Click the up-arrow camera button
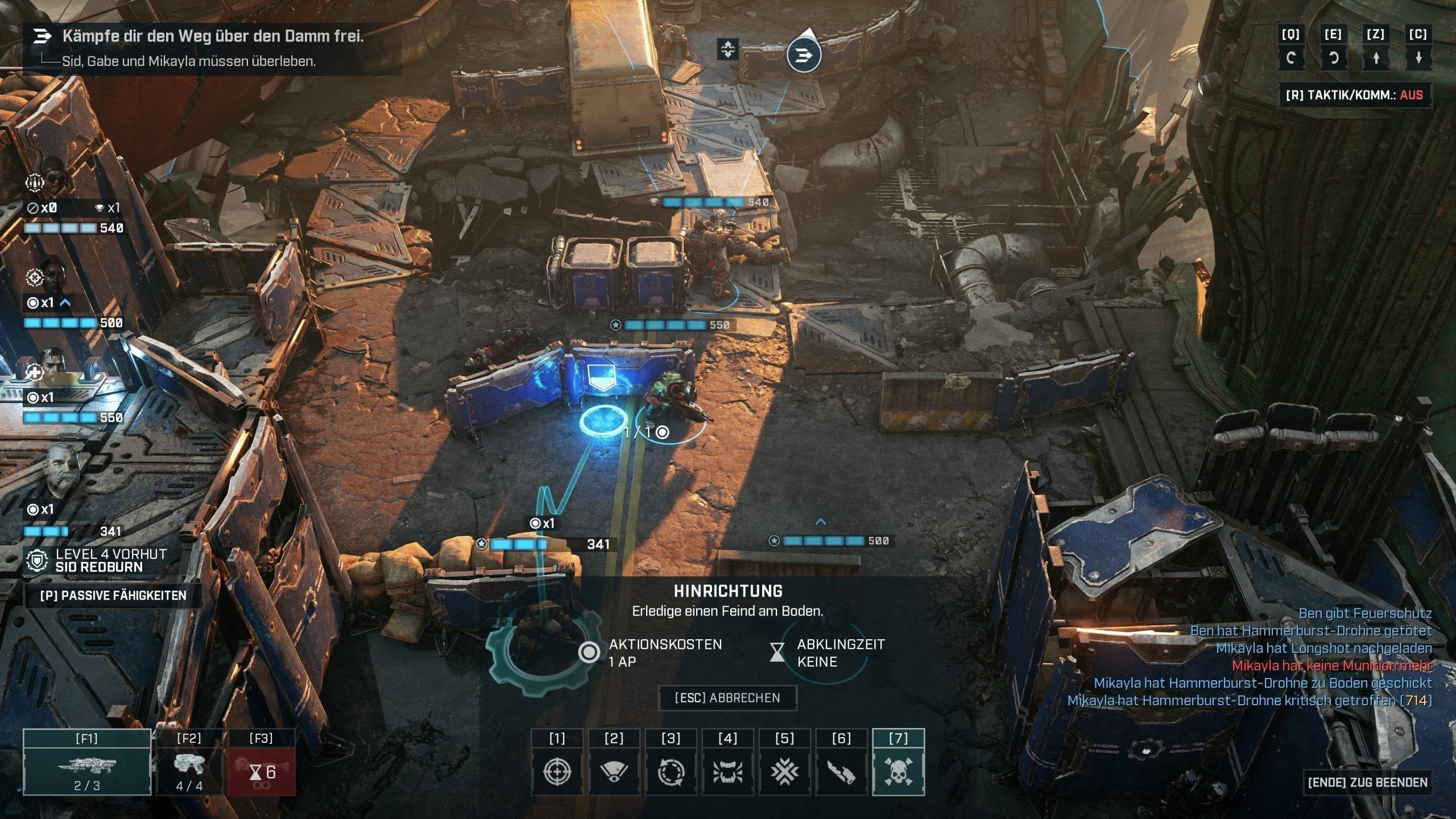The image size is (1456, 819). 1376,57
